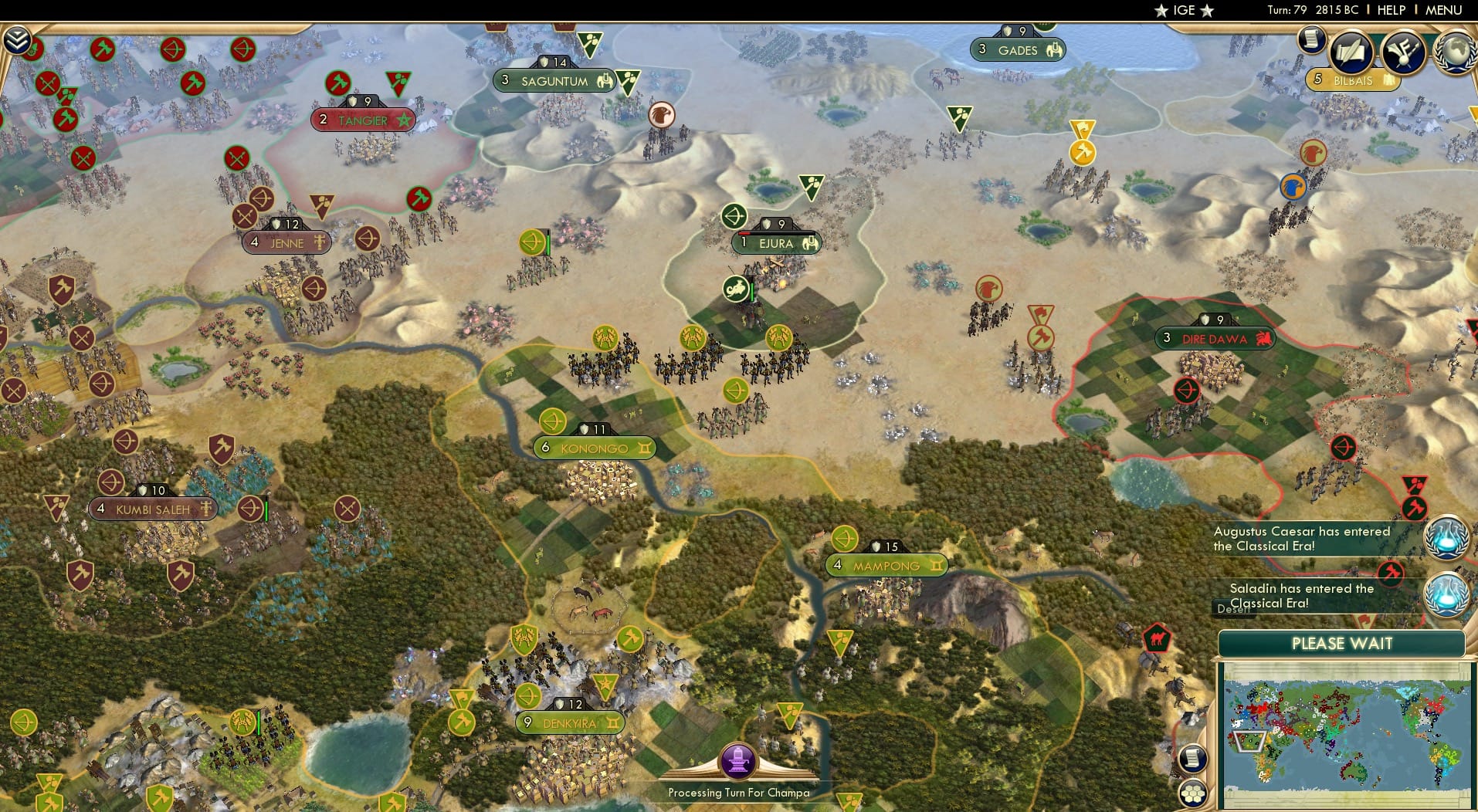
Task: Click the small notification scroll icon near Bilbais
Action: coord(1311,39)
